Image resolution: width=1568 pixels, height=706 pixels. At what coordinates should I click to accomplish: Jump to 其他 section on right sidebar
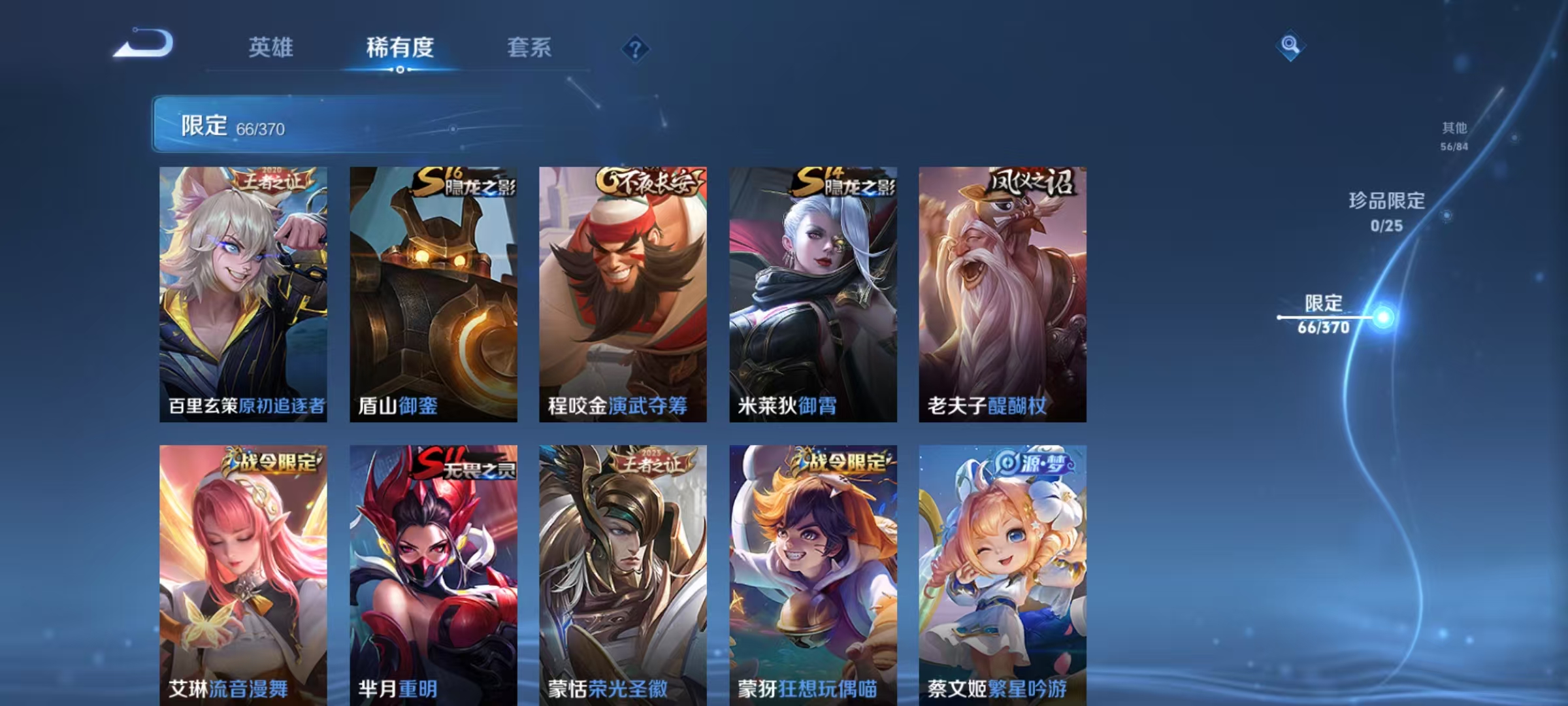point(1454,131)
